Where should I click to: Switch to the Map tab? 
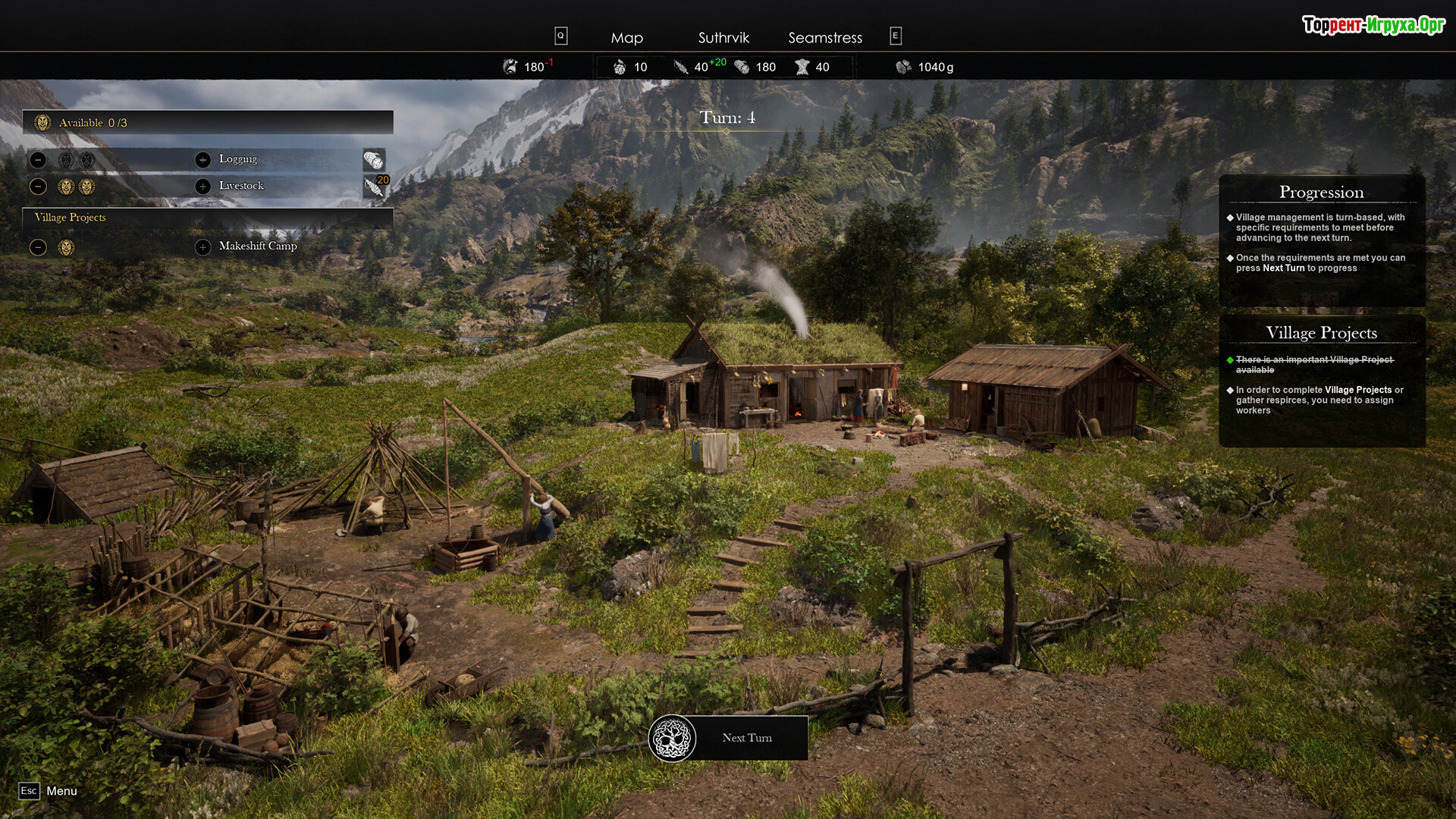[x=626, y=37]
